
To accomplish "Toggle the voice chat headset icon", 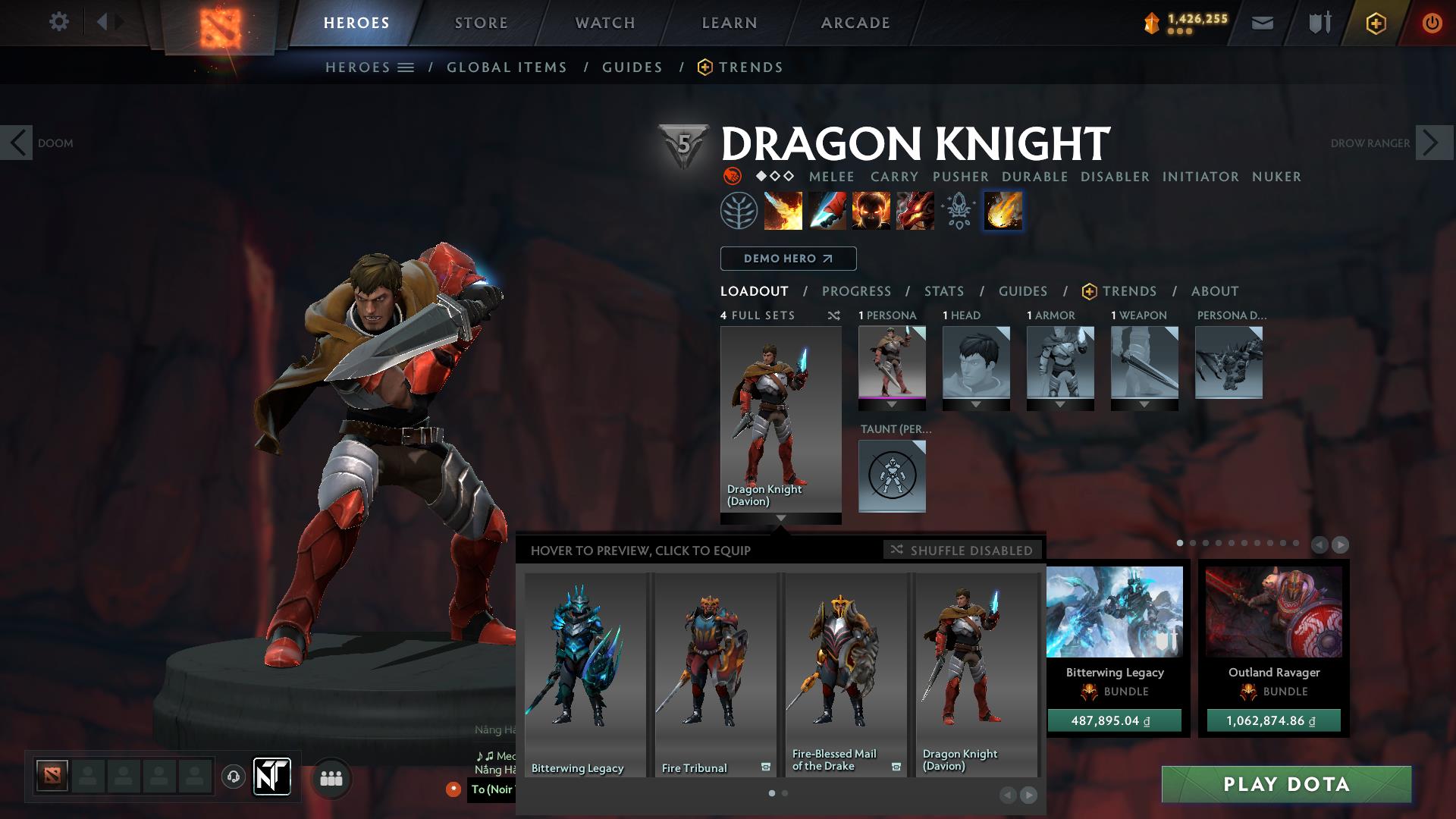I will [x=234, y=777].
